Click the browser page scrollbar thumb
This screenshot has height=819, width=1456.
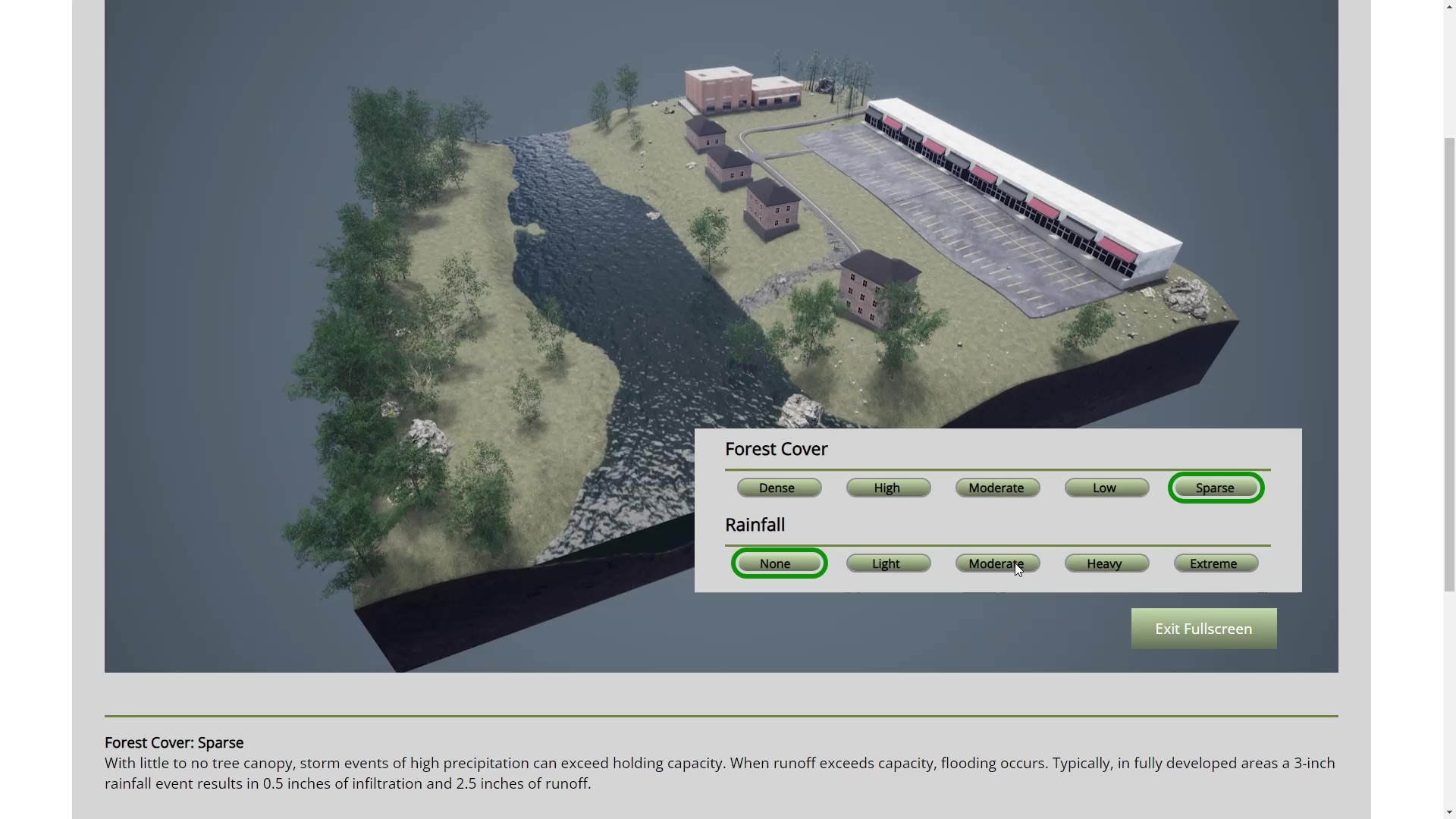pyautogui.click(x=1449, y=364)
